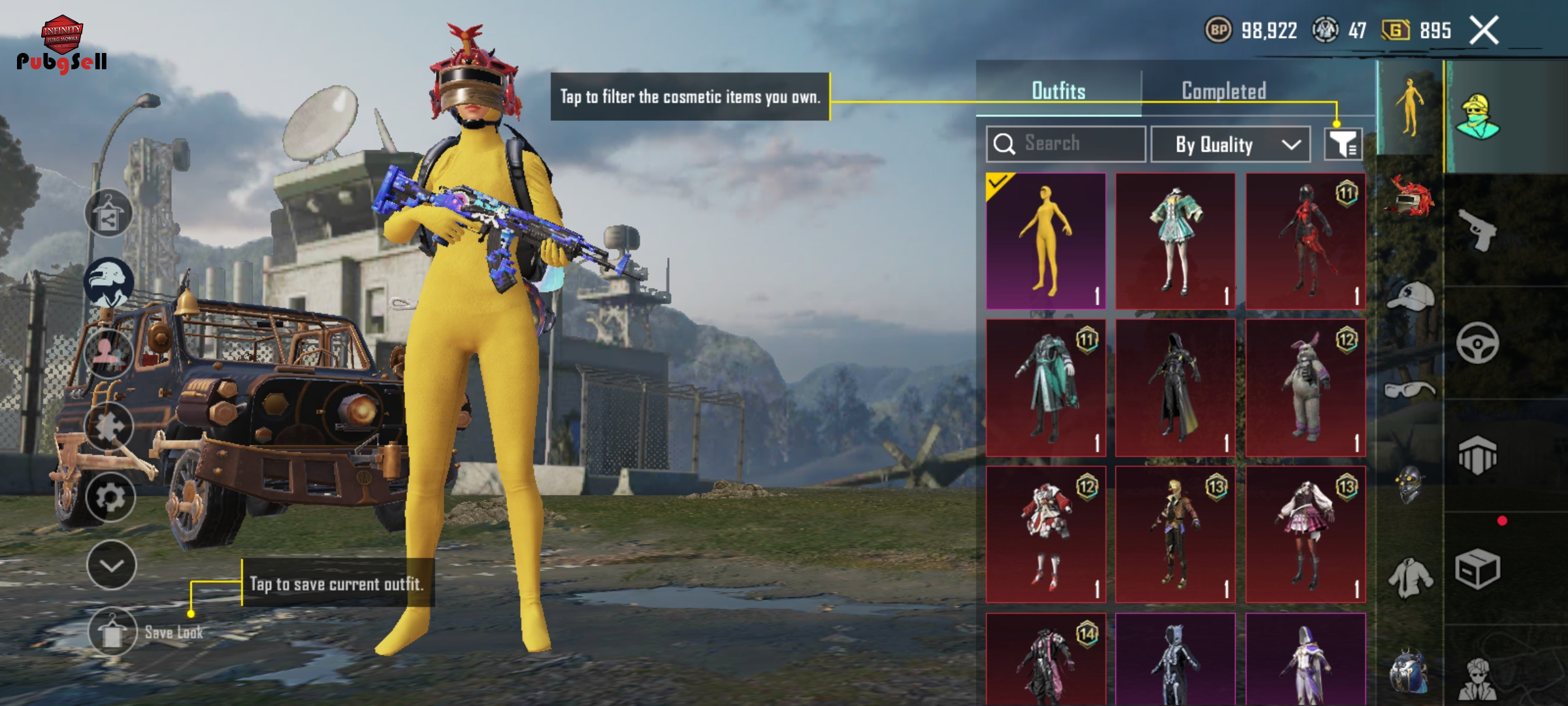This screenshot has width=1568, height=706.
Task: Switch to the Completed tab
Action: 1224,91
